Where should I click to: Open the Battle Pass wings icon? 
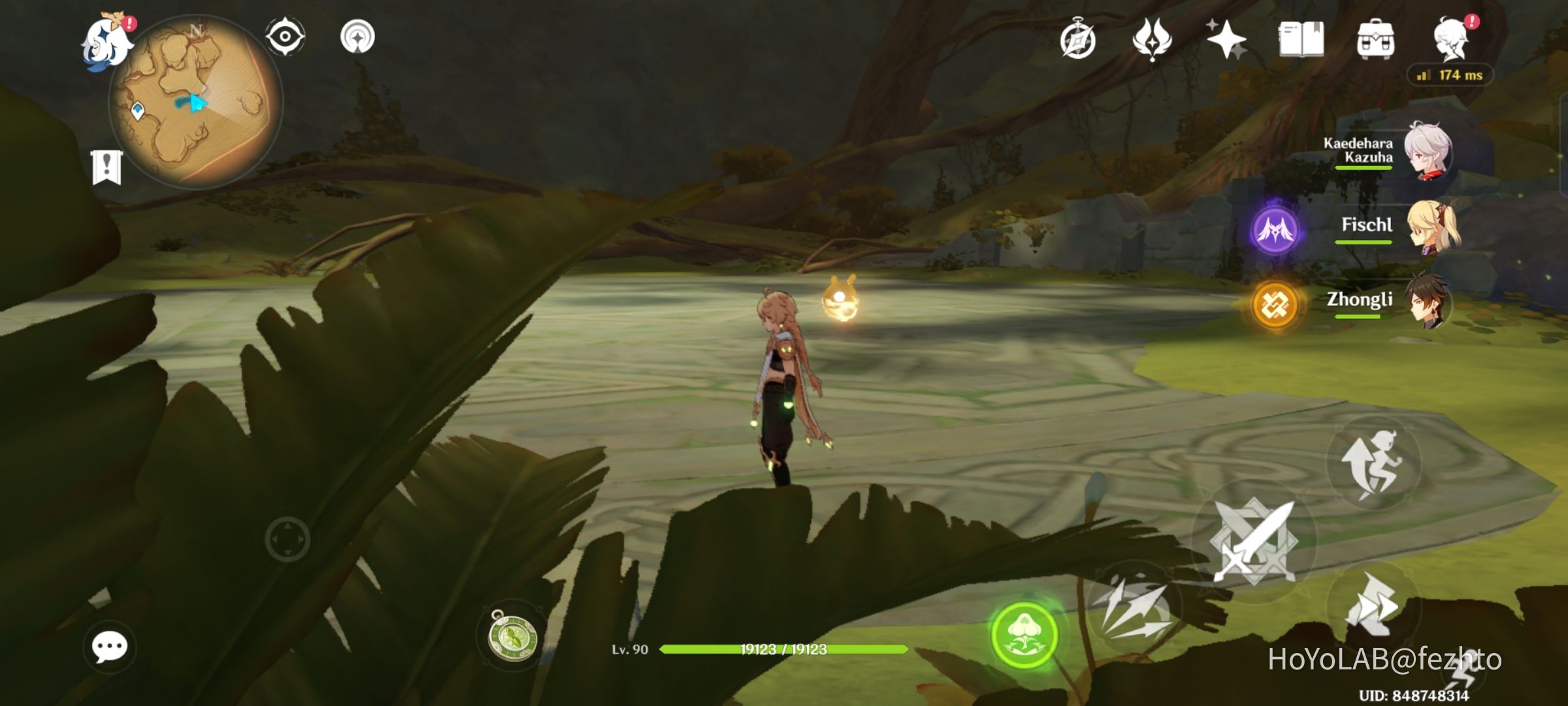(1154, 41)
